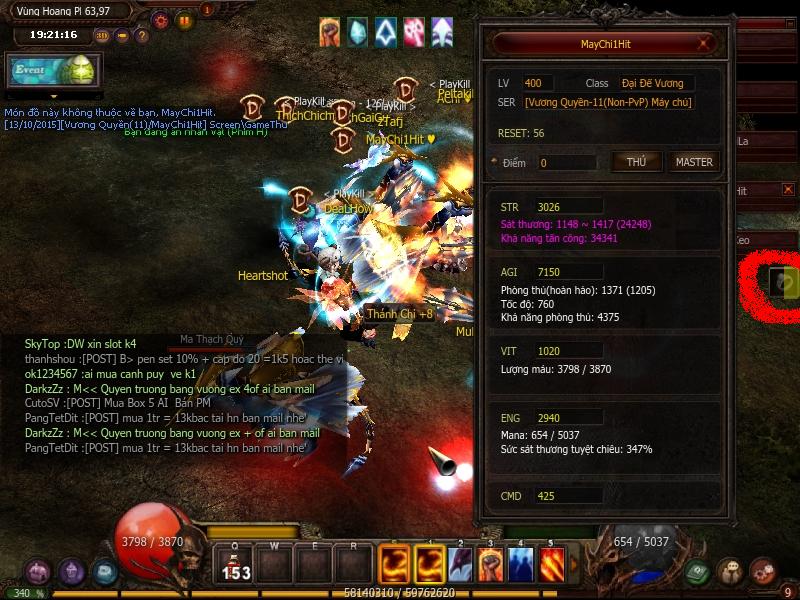Click the blue crystal buff icon
Viewport: 800px width, 600px height.
357,32
